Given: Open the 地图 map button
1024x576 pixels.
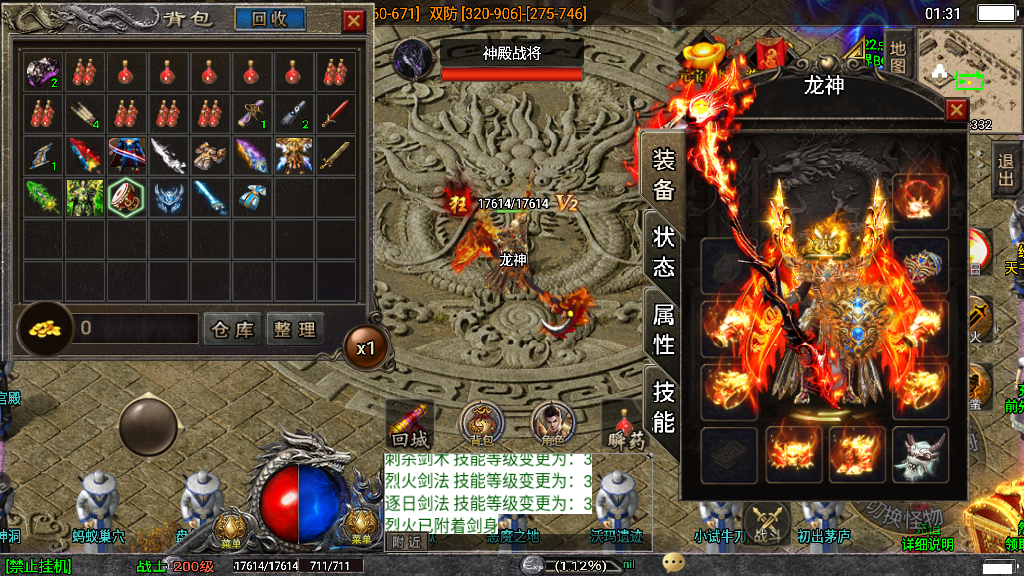Looking at the screenshot, I should click(x=898, y=55).
